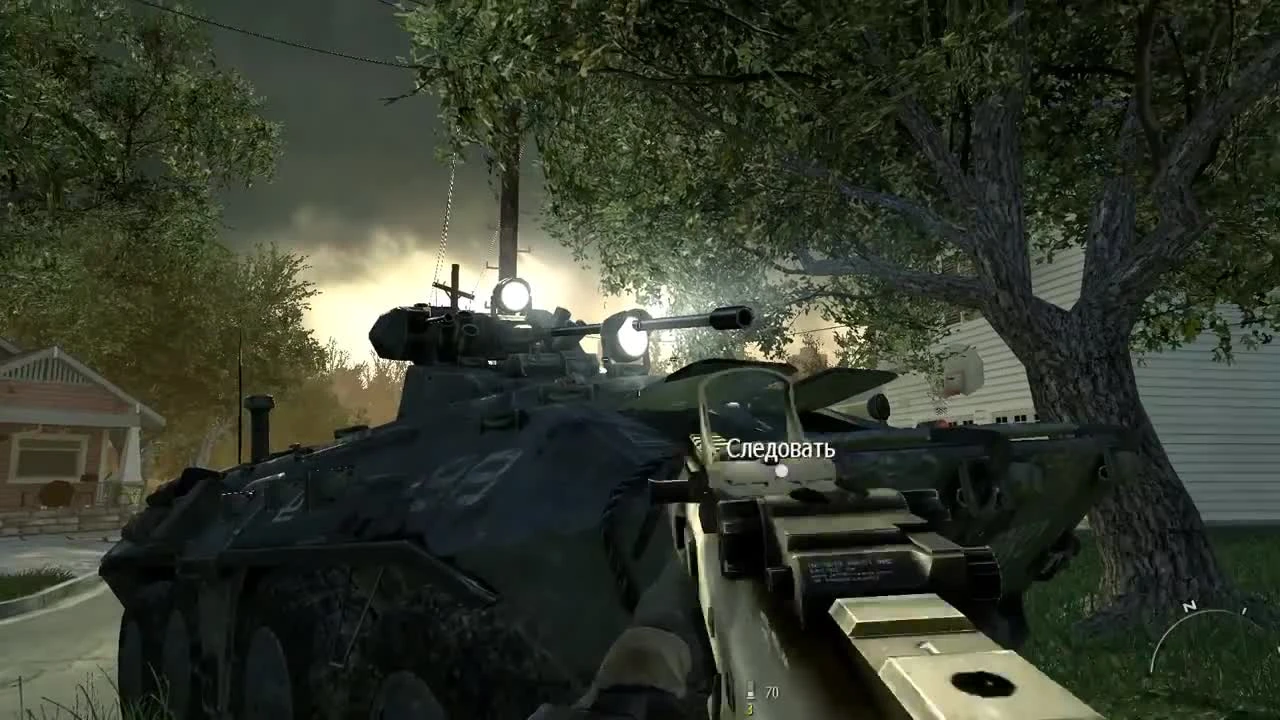Click the lit headlight on the vehicle turret

coord(512,296)
